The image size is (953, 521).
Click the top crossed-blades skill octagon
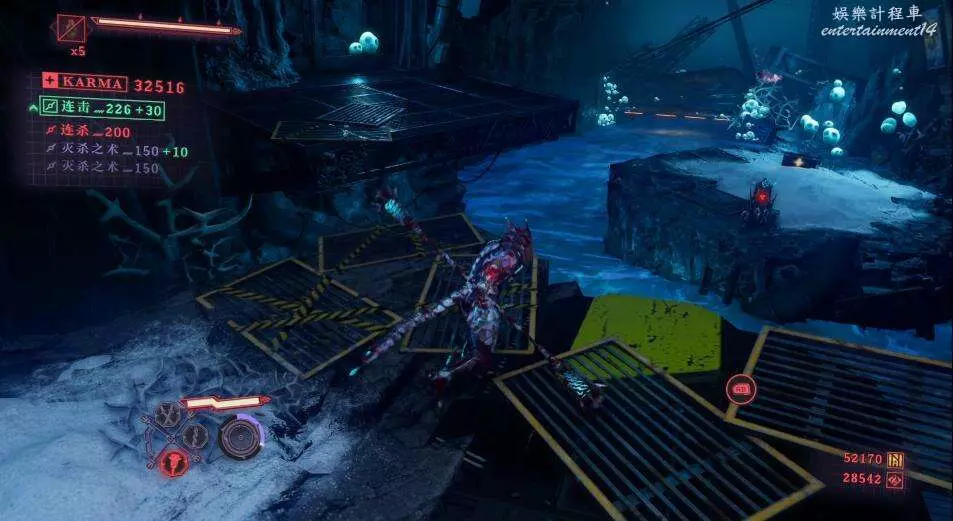tap(169, 413)
